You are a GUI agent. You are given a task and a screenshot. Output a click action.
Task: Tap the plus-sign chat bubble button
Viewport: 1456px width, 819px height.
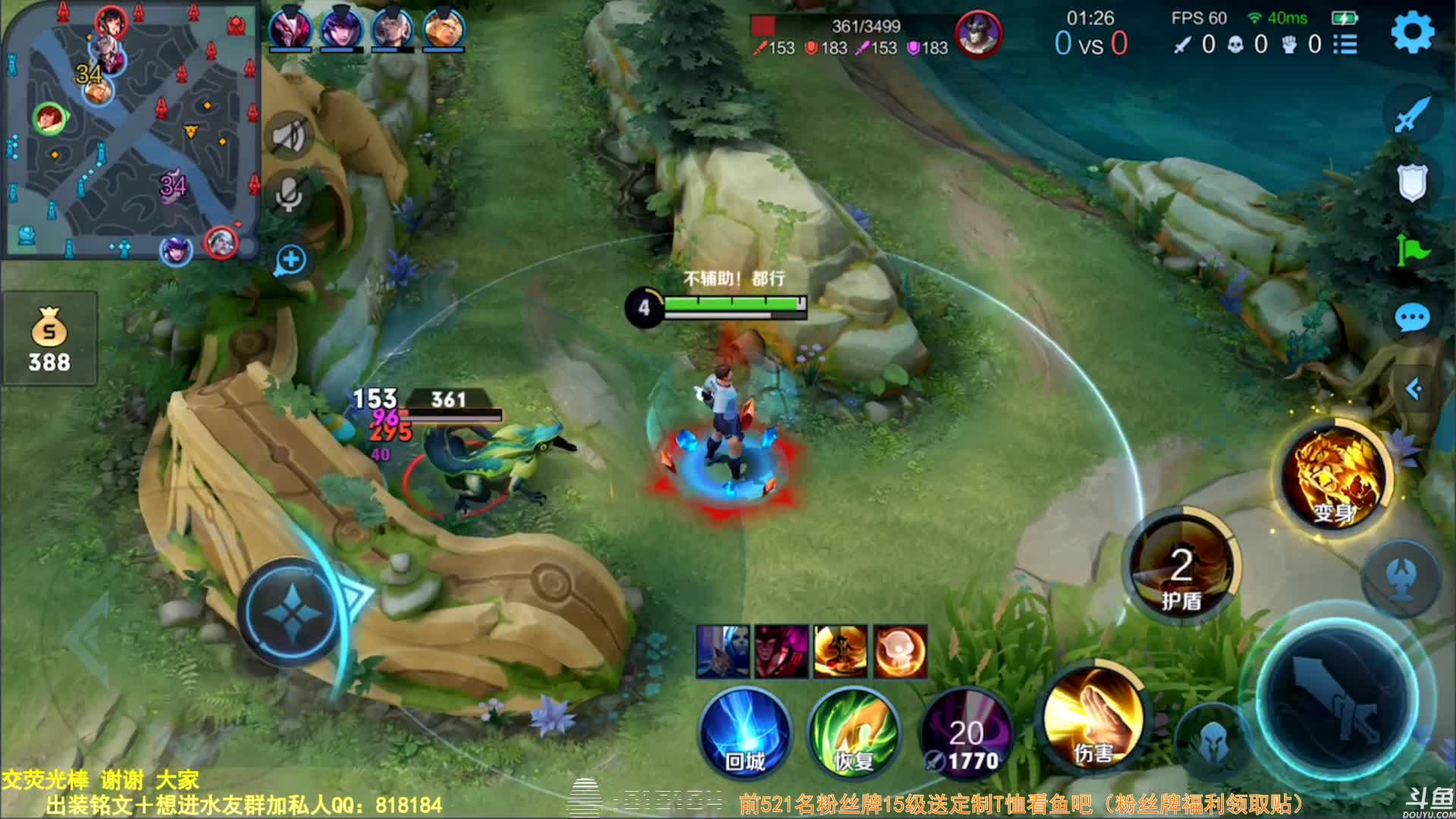(290, 260)
